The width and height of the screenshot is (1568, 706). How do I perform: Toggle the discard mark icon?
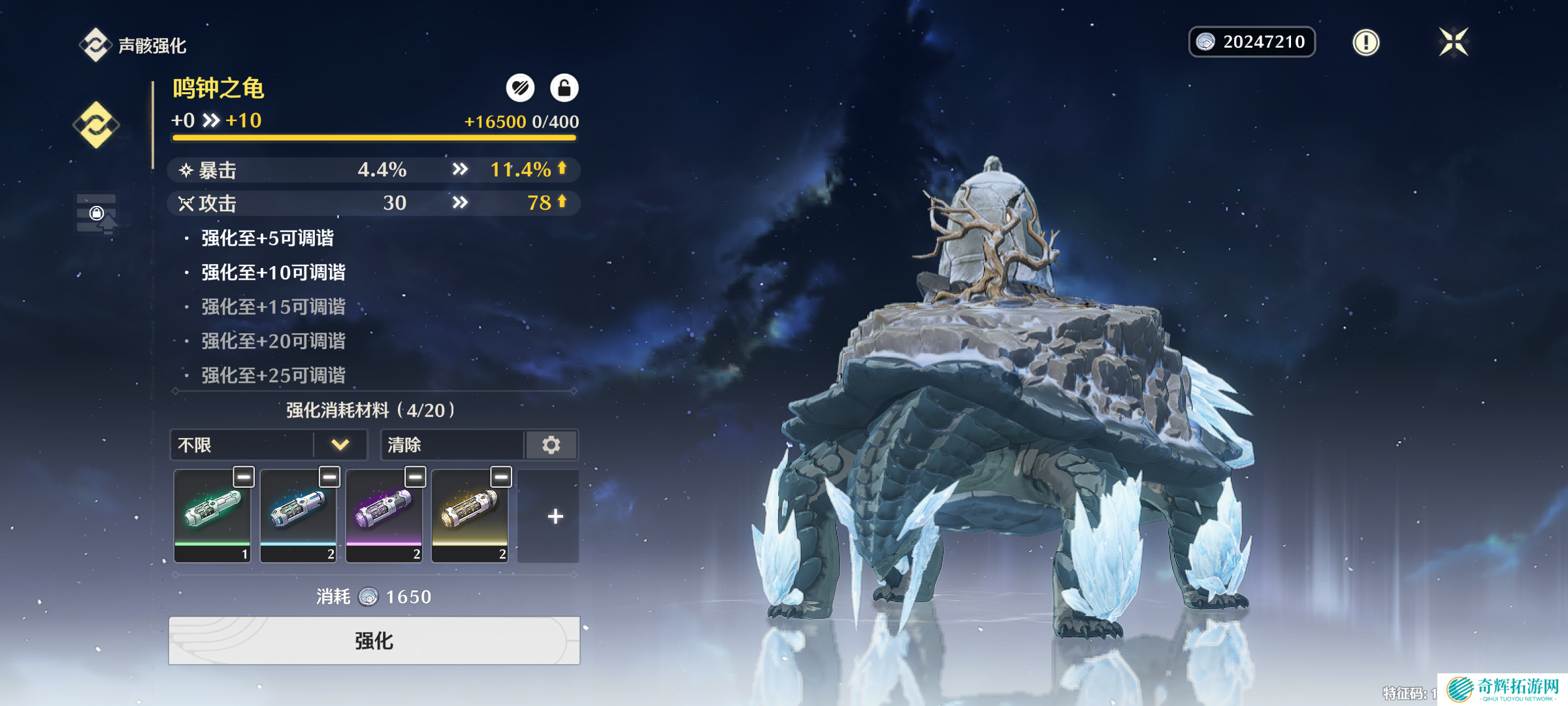click(520, 88)
